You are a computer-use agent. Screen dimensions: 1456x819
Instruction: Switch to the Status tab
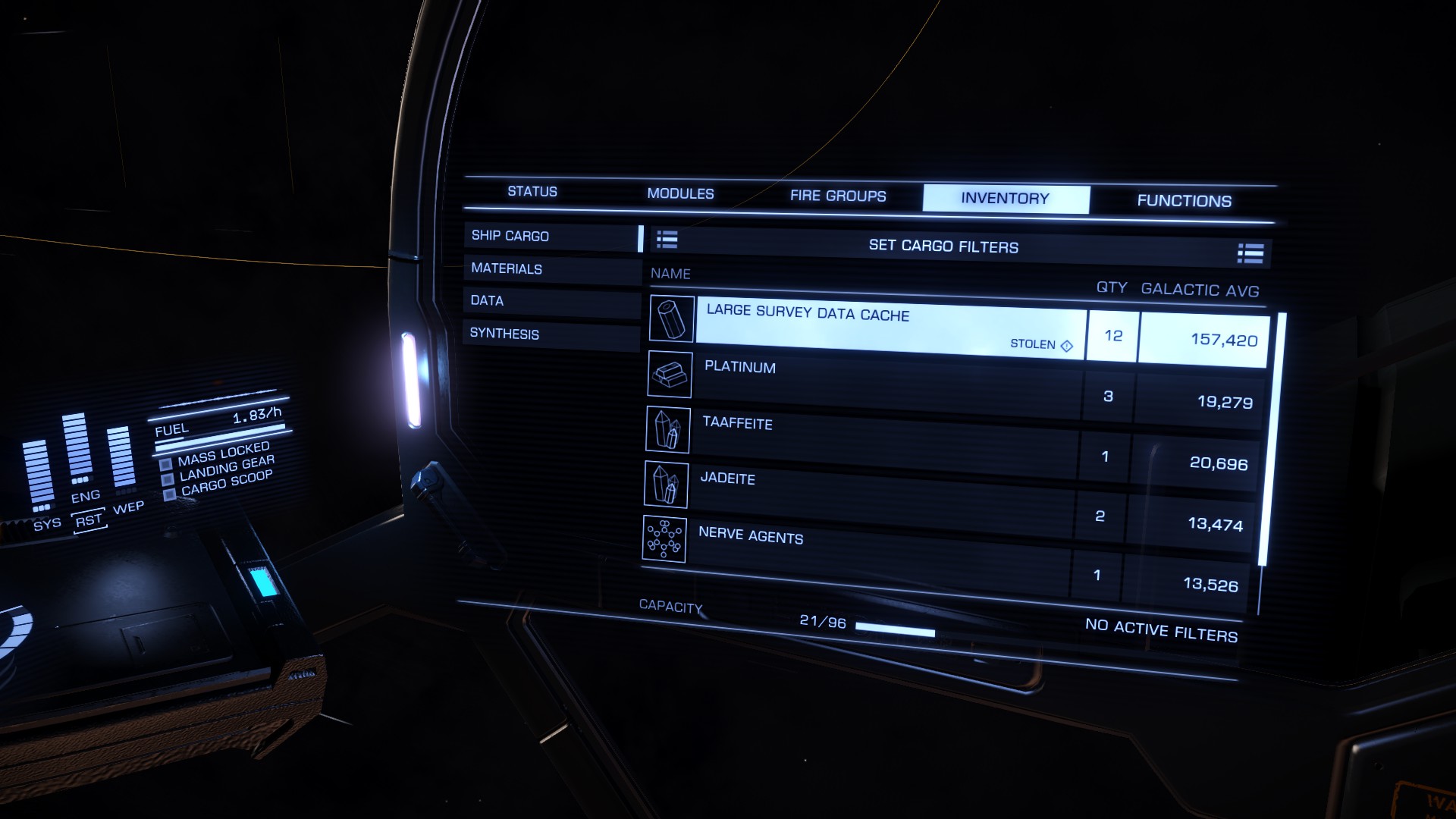pos(532,192)
